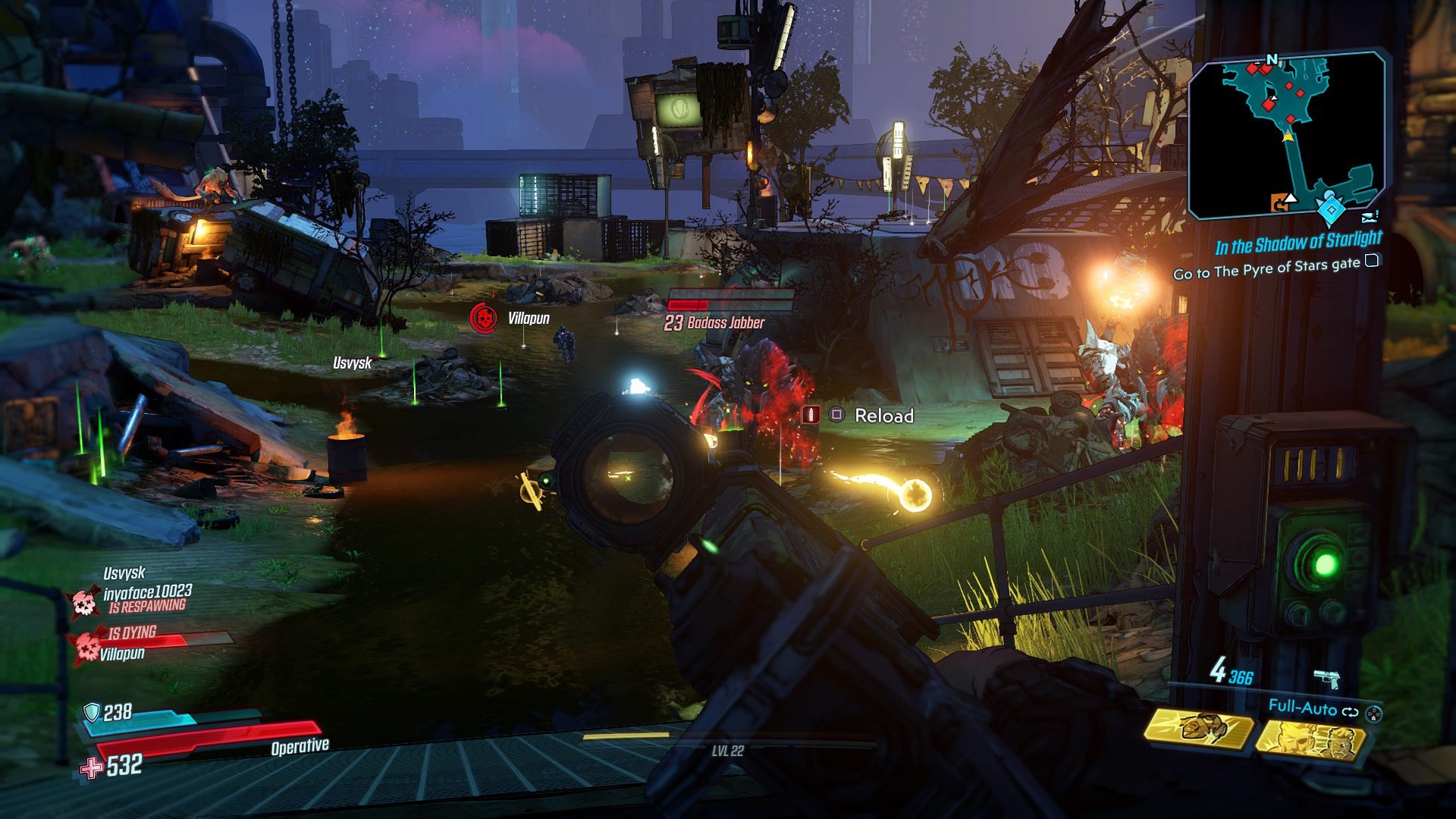
Task: Click the Villapun downed skull marker
Action: (482, 318)
